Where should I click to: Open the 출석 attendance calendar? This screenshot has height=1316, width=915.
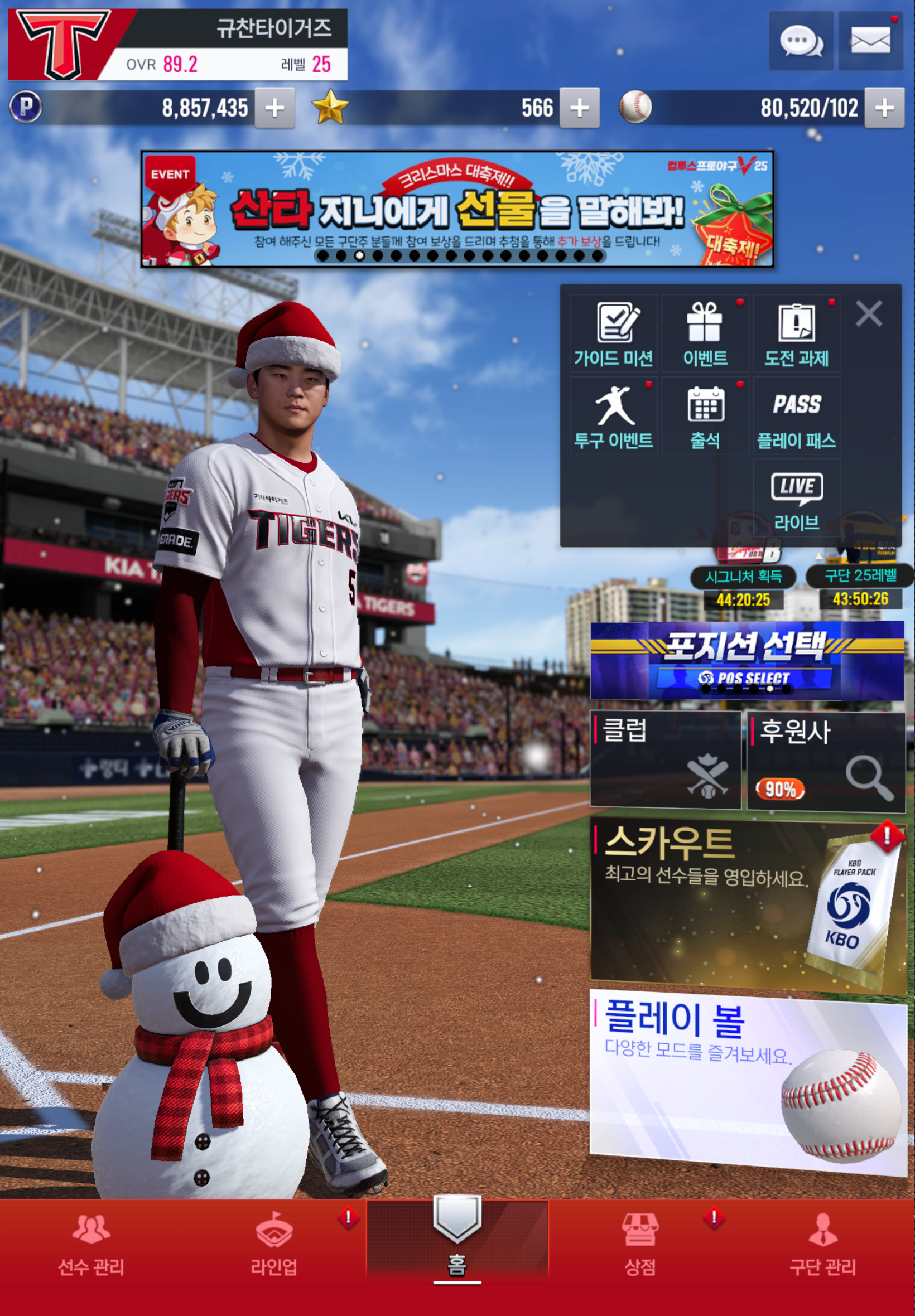(705, 417)
